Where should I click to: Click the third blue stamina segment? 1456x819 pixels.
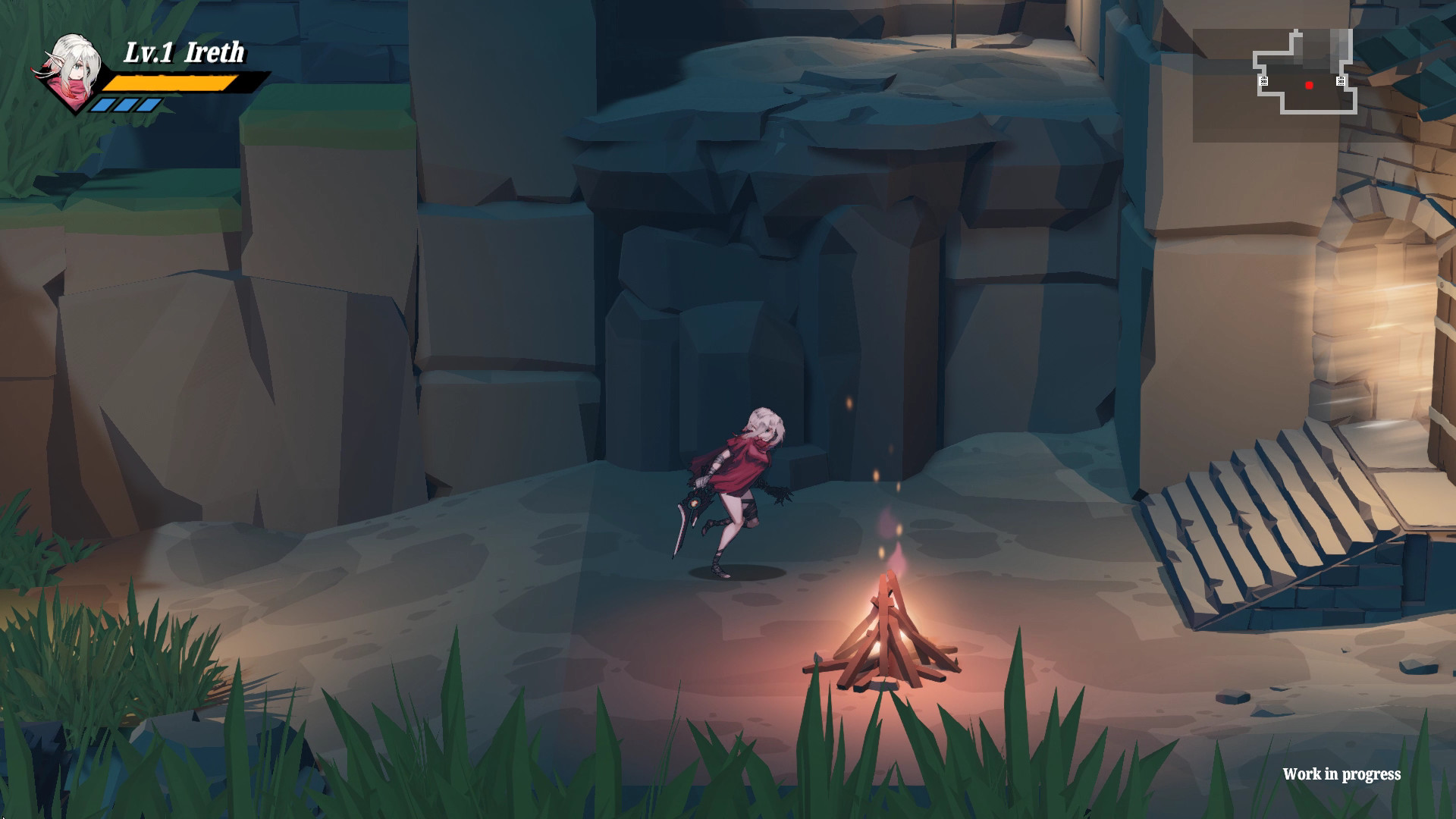pyautogui.click(x=149, y=105)
